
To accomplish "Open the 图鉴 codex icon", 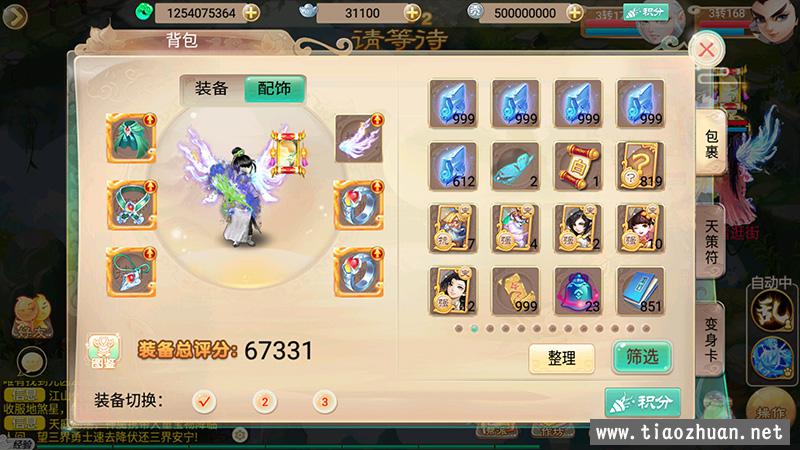I will pyautogui.click(x=102, y=351).
